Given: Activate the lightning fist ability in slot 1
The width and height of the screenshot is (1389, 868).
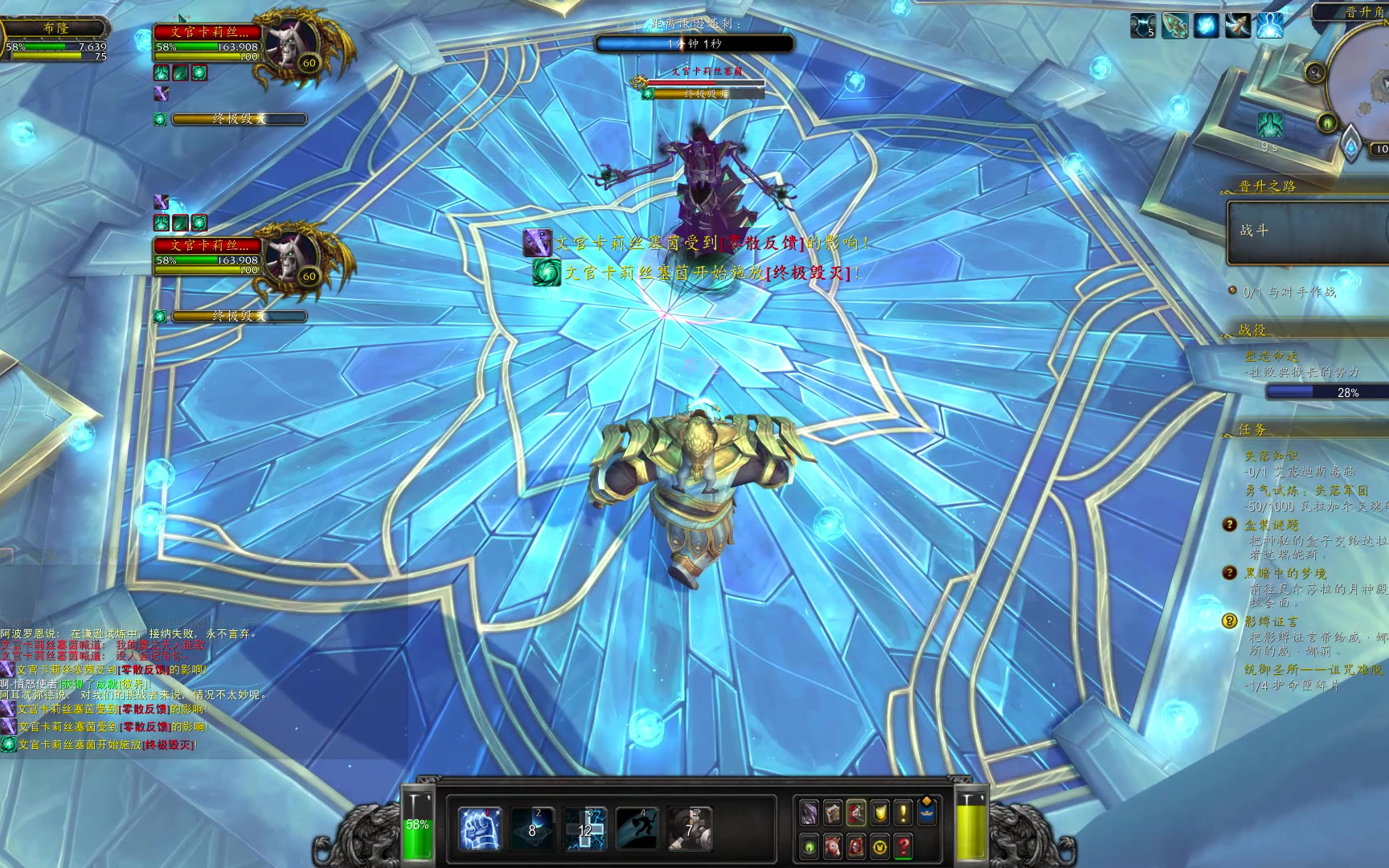Looking at the screenshot, I should 480,829.
